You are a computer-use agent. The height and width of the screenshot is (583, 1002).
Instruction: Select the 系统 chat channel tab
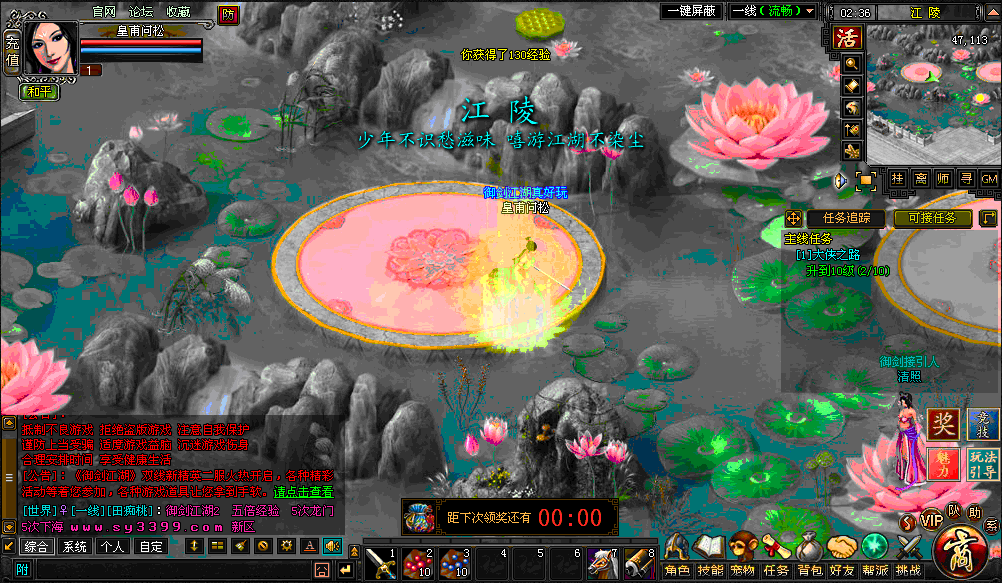(x=75, y=547)
